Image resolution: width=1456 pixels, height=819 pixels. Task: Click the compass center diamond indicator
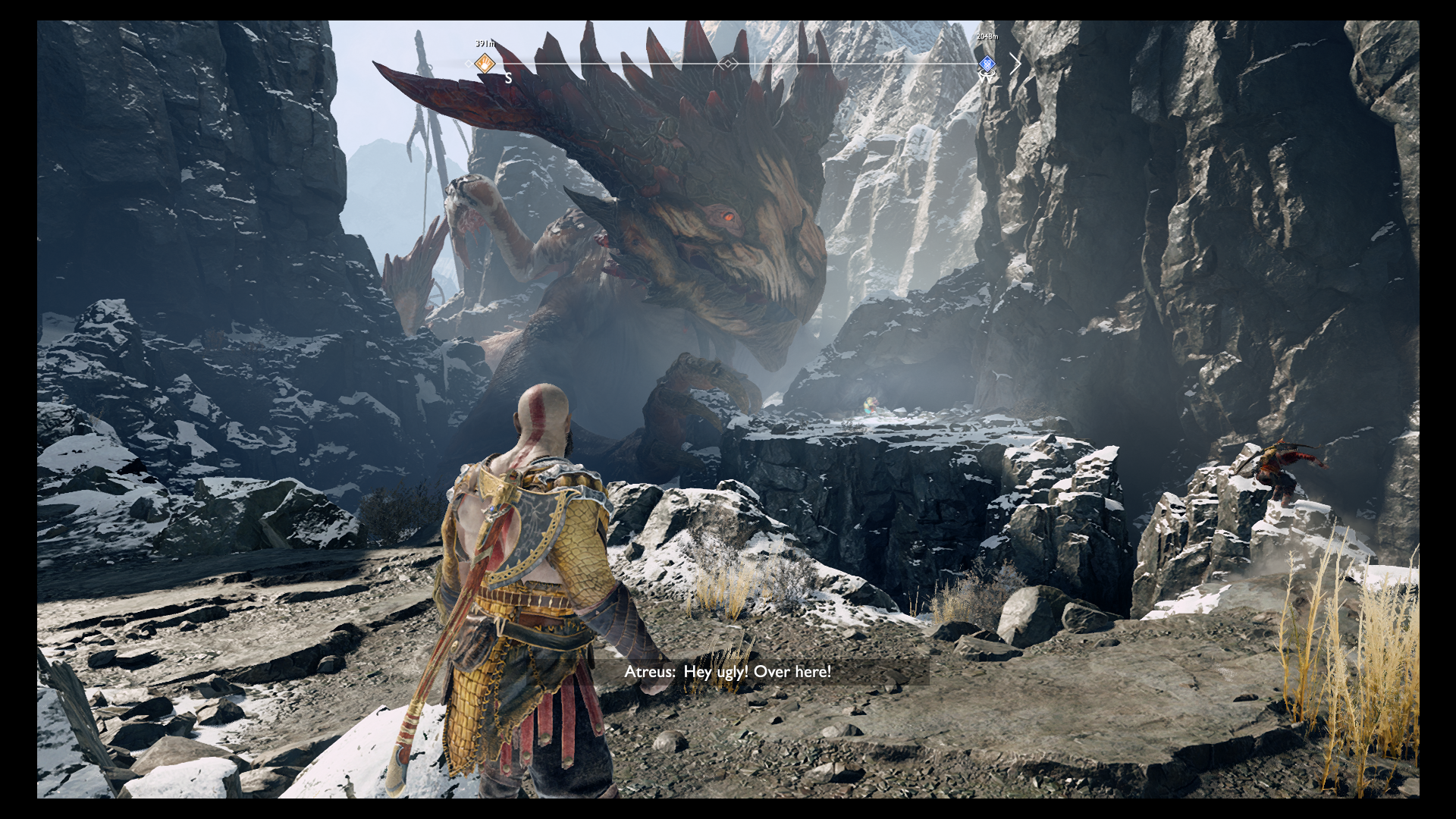(x=728, y=64)
